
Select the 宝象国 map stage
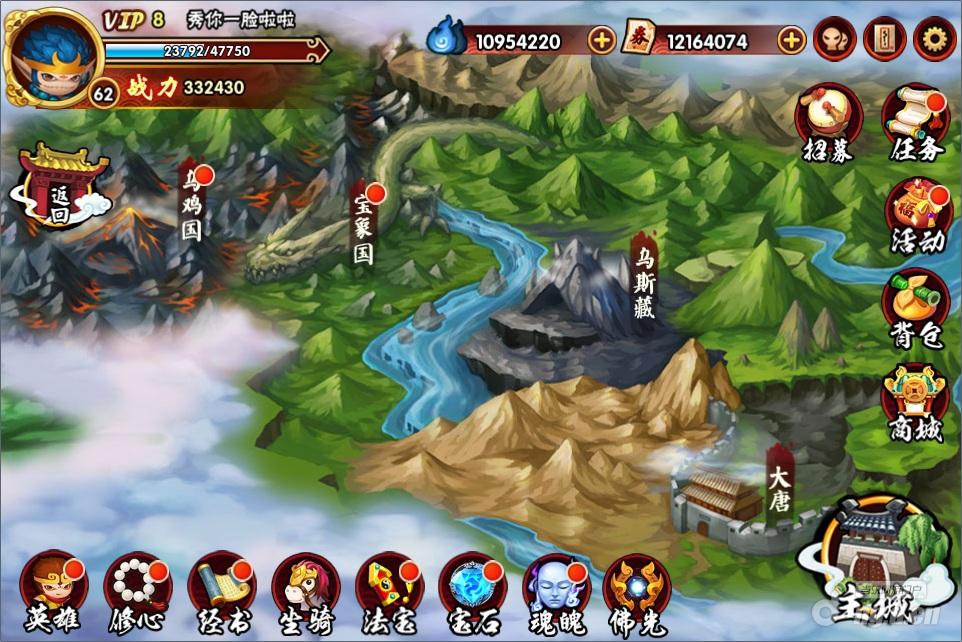[x=364, y=225]
